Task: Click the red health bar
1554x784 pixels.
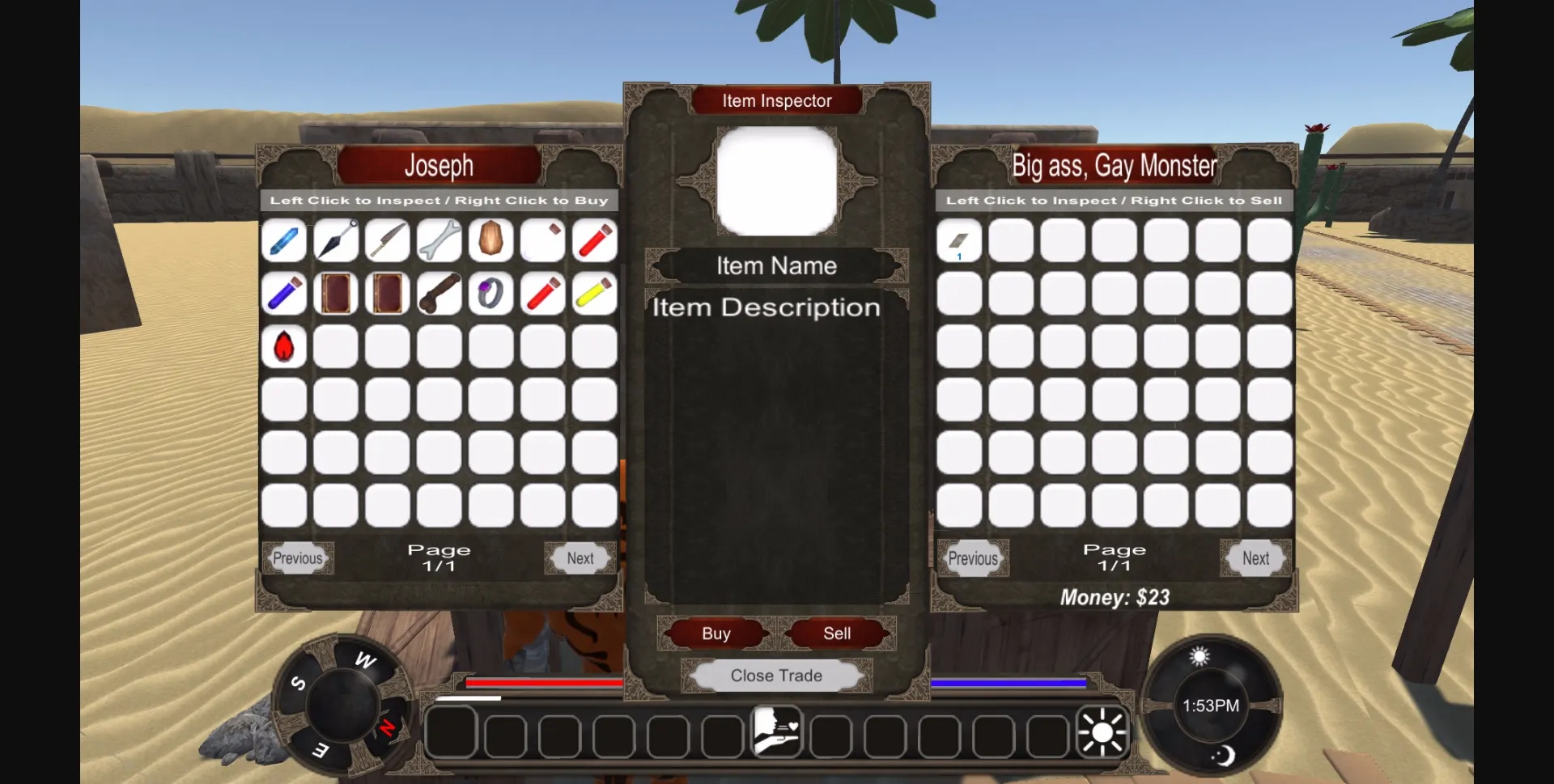Action: [542, 684]
